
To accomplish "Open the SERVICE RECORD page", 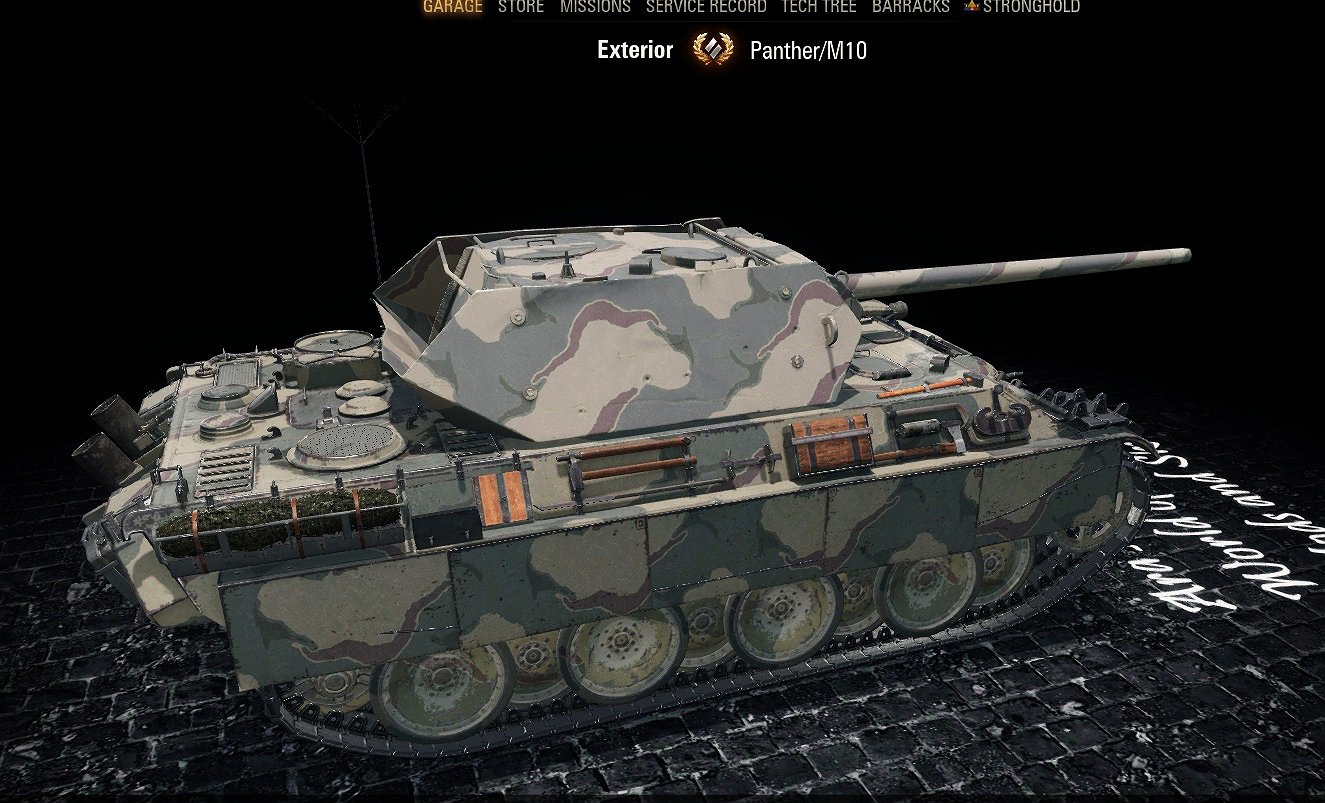I will (x=705, y=7).
